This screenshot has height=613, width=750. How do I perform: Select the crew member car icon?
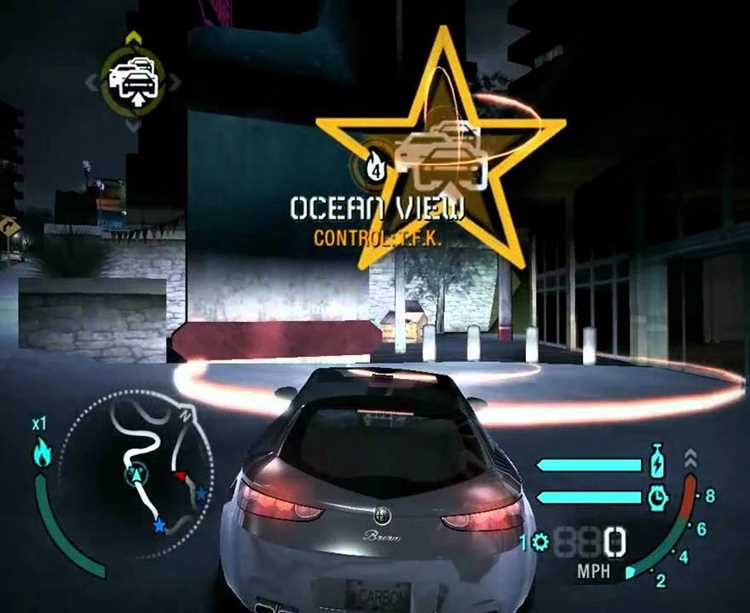[x=132, y=78]
